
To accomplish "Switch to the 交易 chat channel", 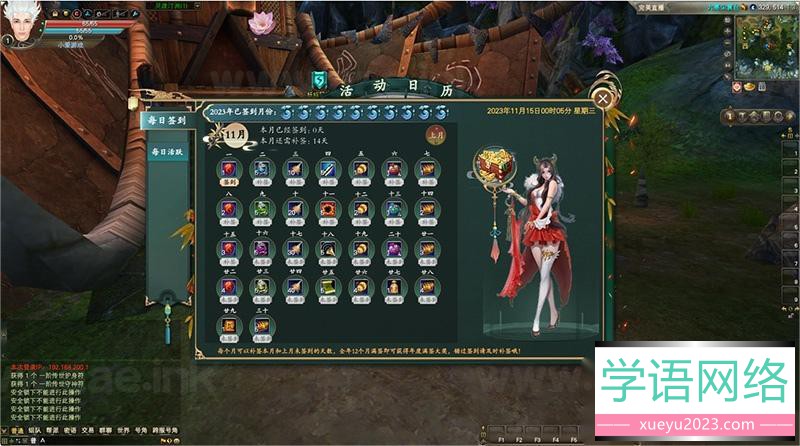I will point(87,430).
